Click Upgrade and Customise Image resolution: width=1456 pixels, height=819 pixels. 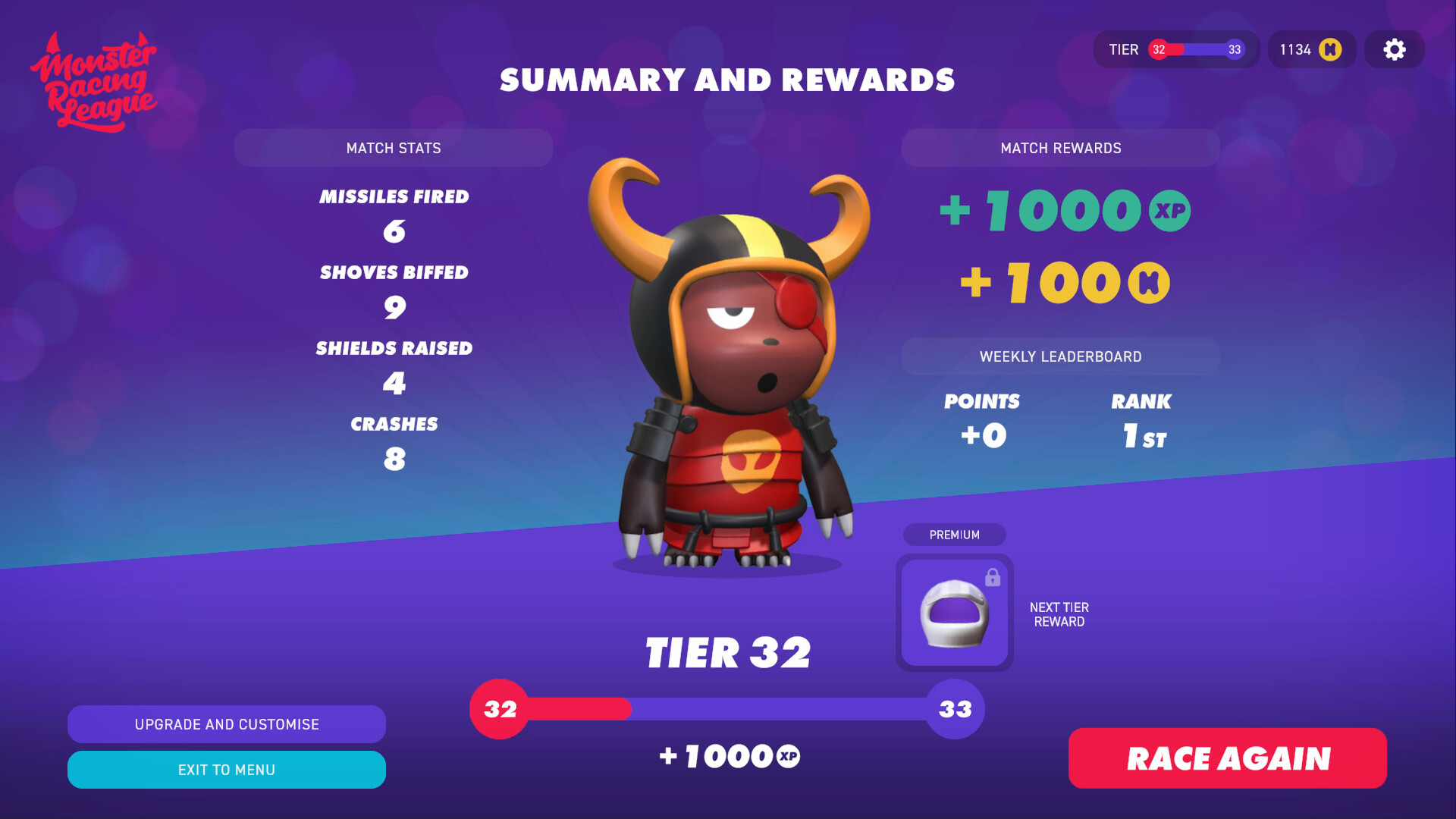(x=226, y=724)
